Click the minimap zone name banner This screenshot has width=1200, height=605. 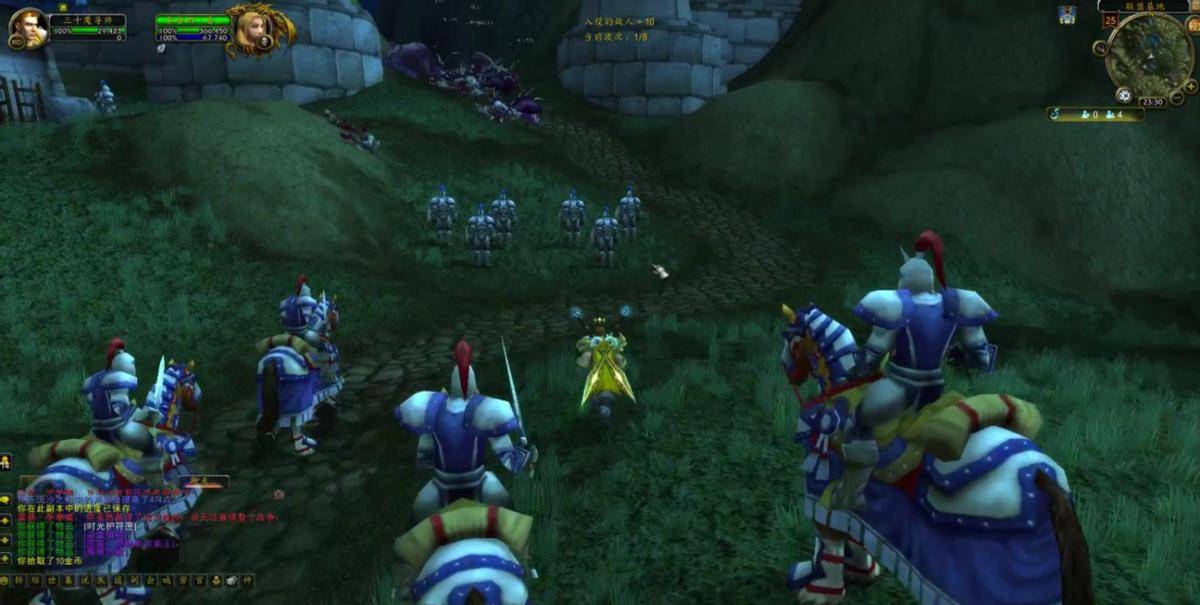pyautogui.click(x=1146, y=6)
